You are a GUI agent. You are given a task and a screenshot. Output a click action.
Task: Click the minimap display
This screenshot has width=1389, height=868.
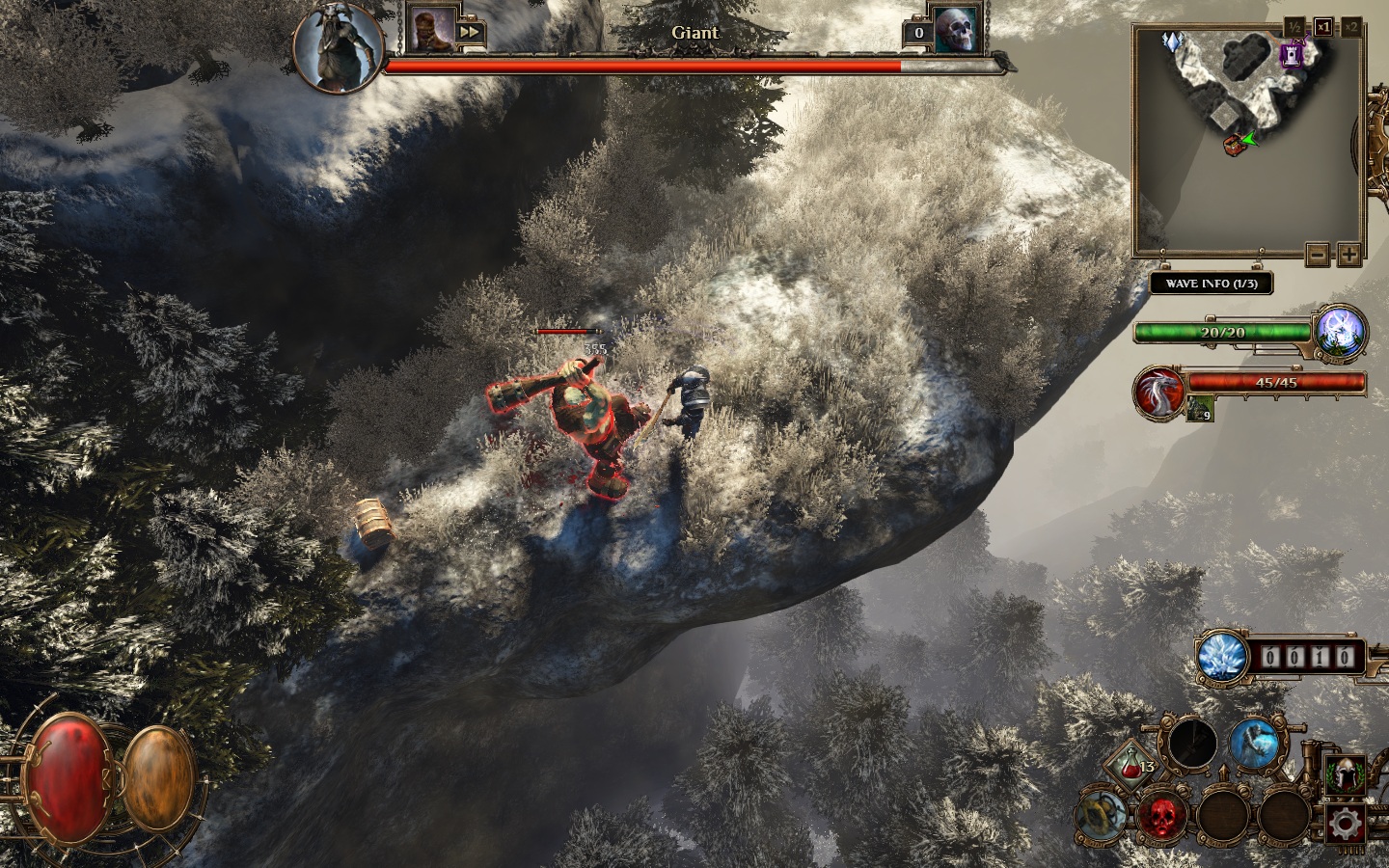pyautogui.click(x=1248, y=143)
